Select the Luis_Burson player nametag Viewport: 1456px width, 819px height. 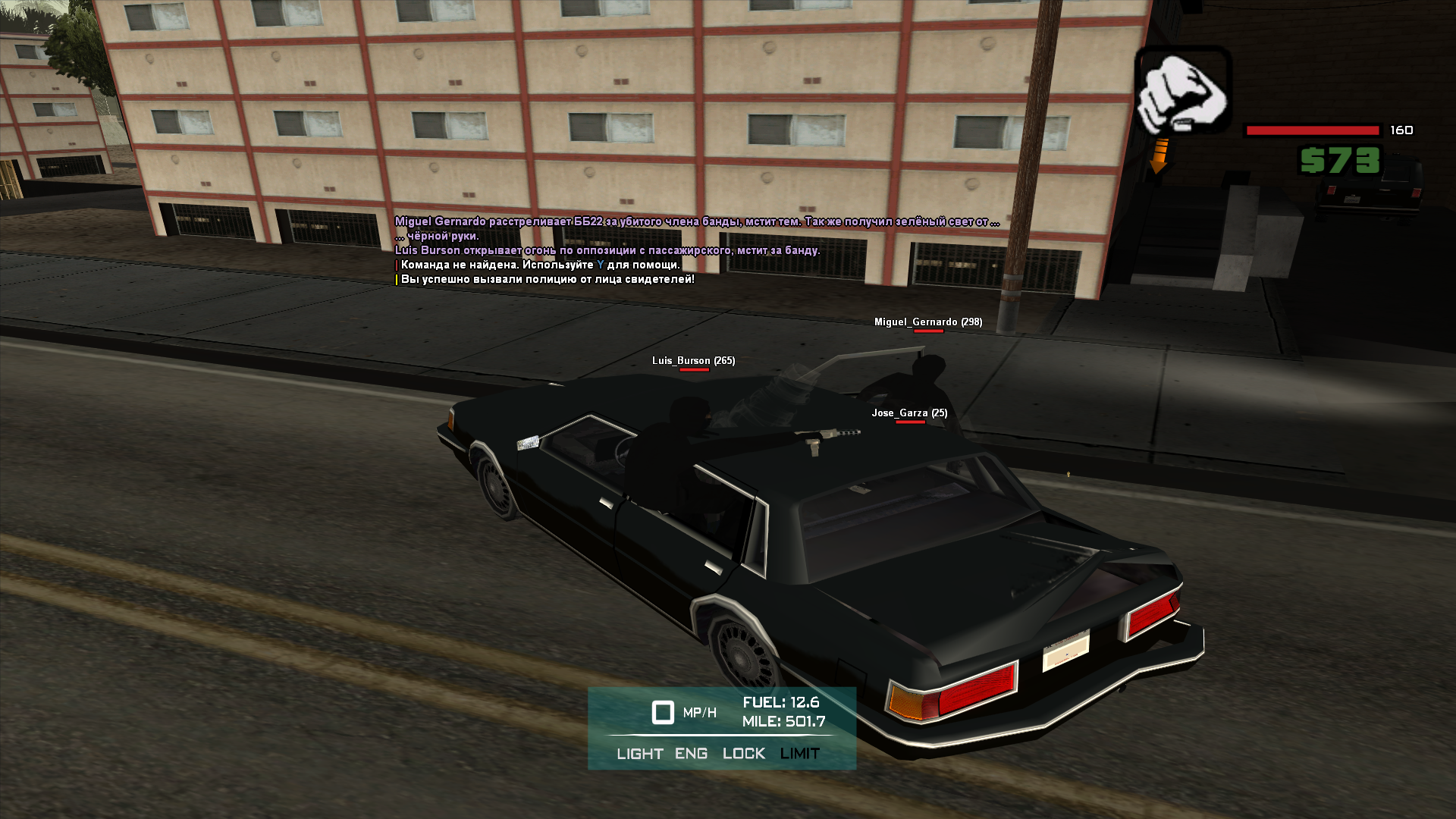(x=693, y=361)
